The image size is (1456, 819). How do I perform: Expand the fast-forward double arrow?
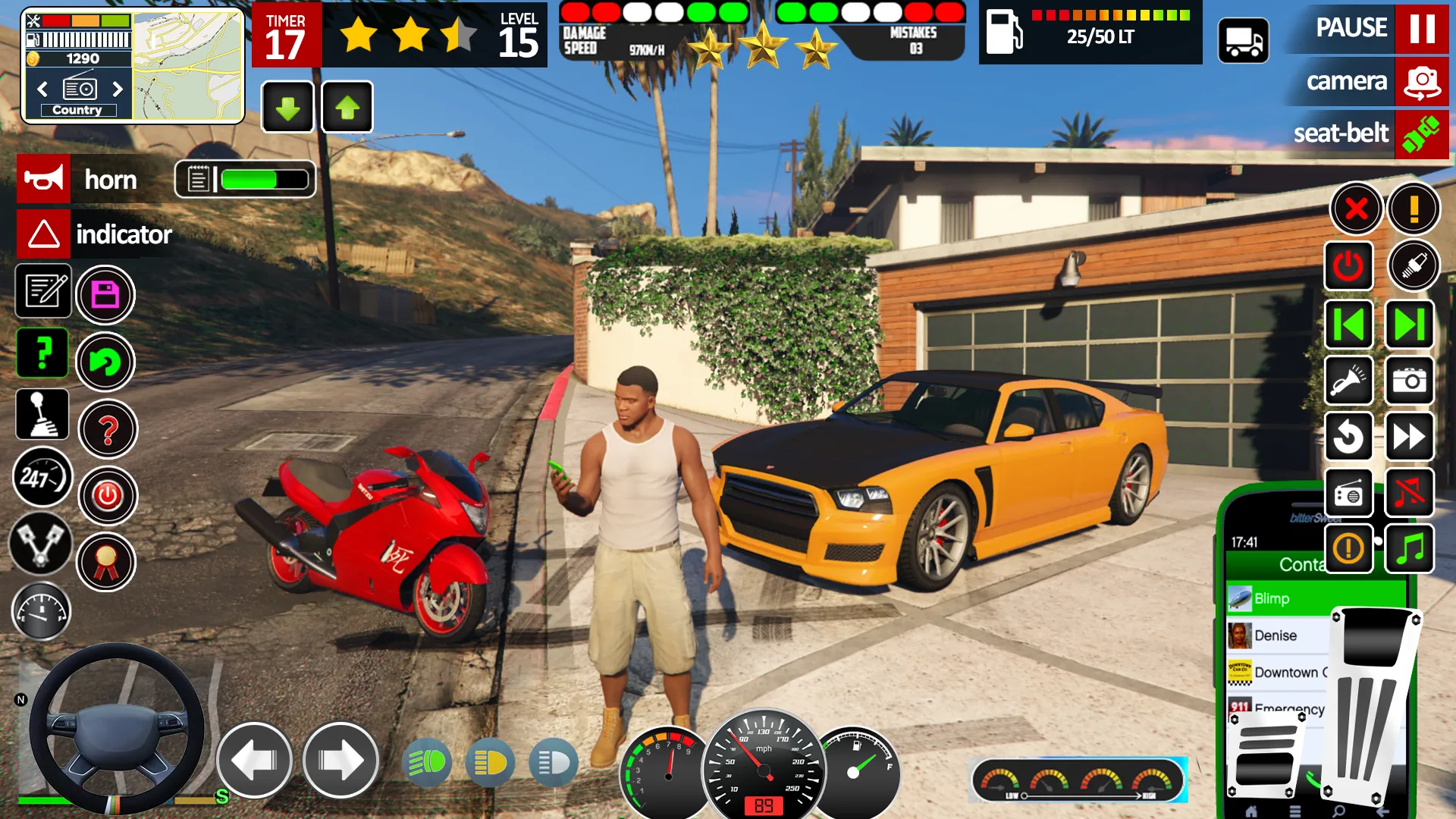click(1409, 435)
